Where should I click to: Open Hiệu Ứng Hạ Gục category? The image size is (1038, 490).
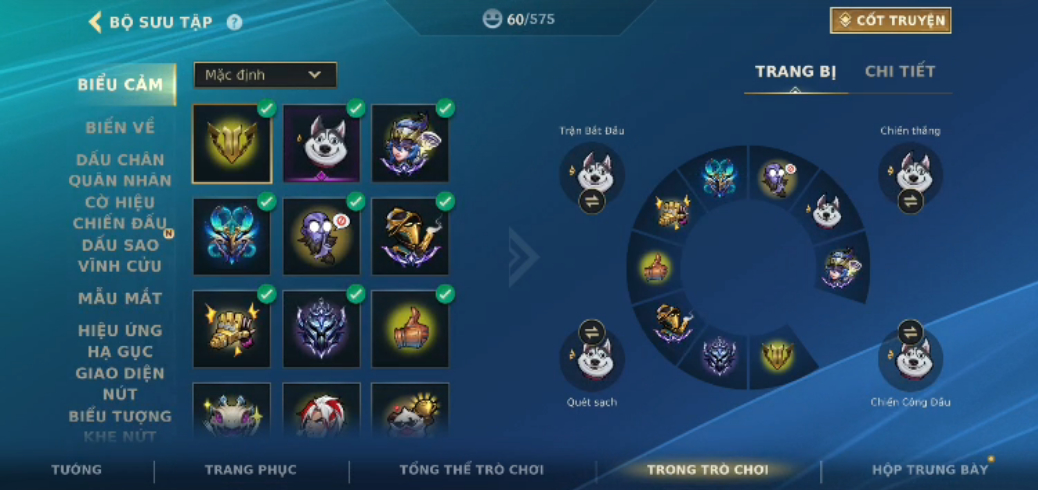click(x=120, y=341)
